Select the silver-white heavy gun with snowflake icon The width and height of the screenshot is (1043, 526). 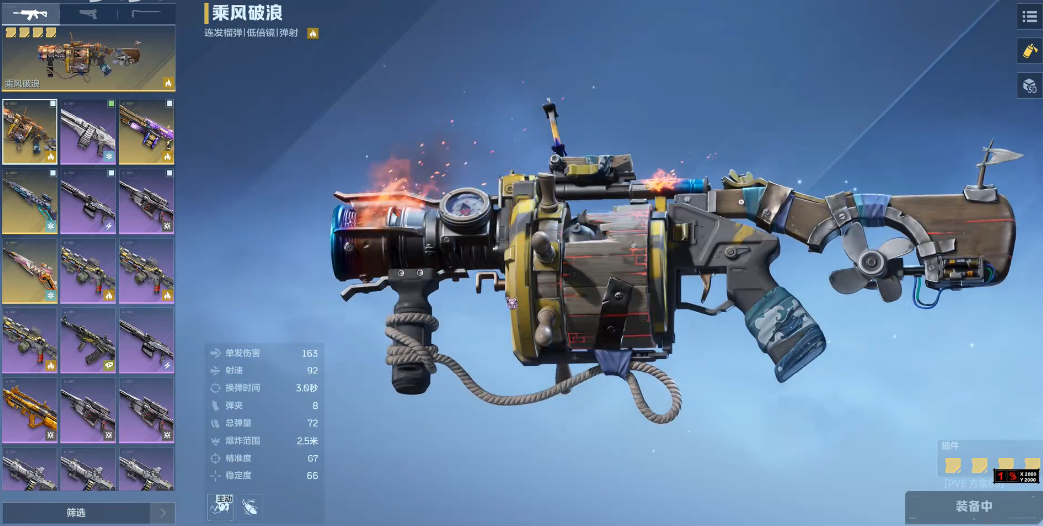[x=88, y=131]
